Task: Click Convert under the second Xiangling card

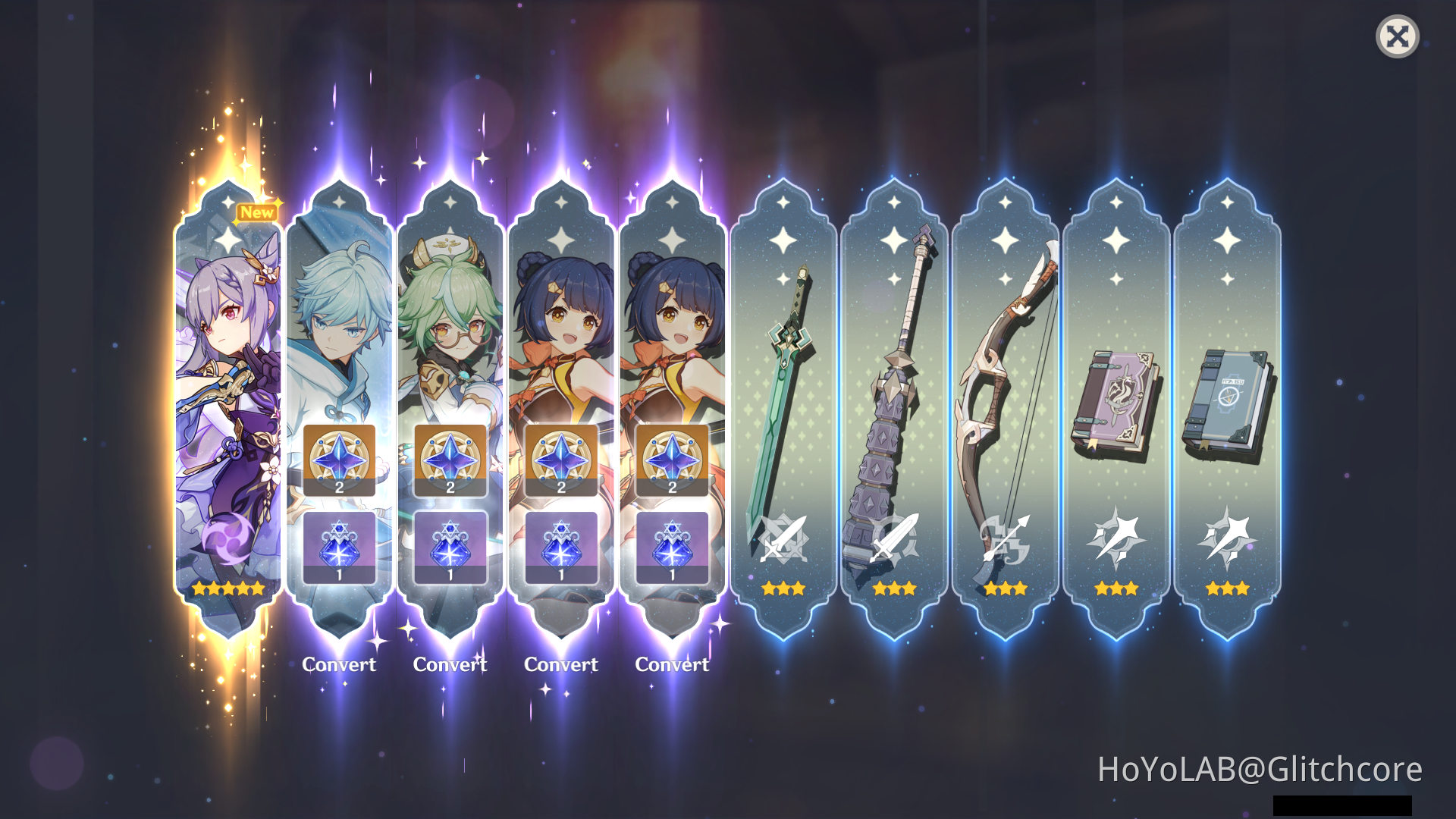Action: point(672,665)
